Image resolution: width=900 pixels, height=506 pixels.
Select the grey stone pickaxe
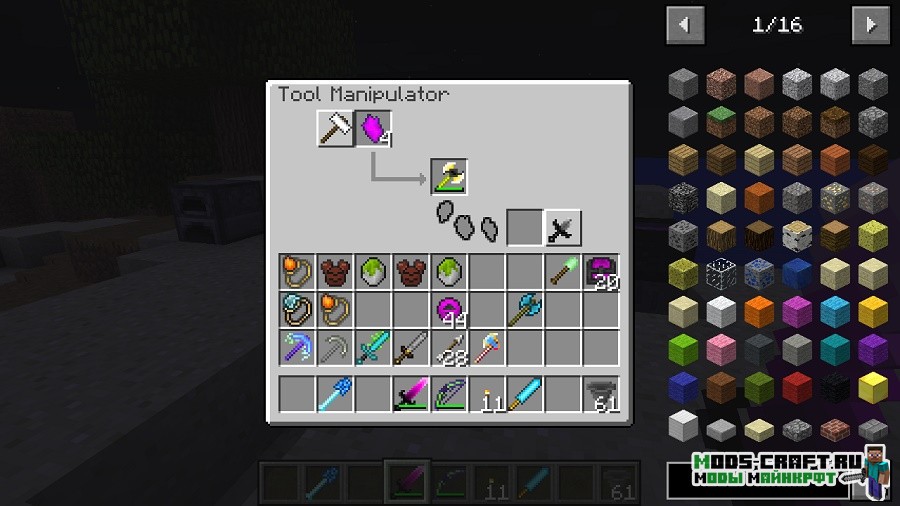point(335,348)
